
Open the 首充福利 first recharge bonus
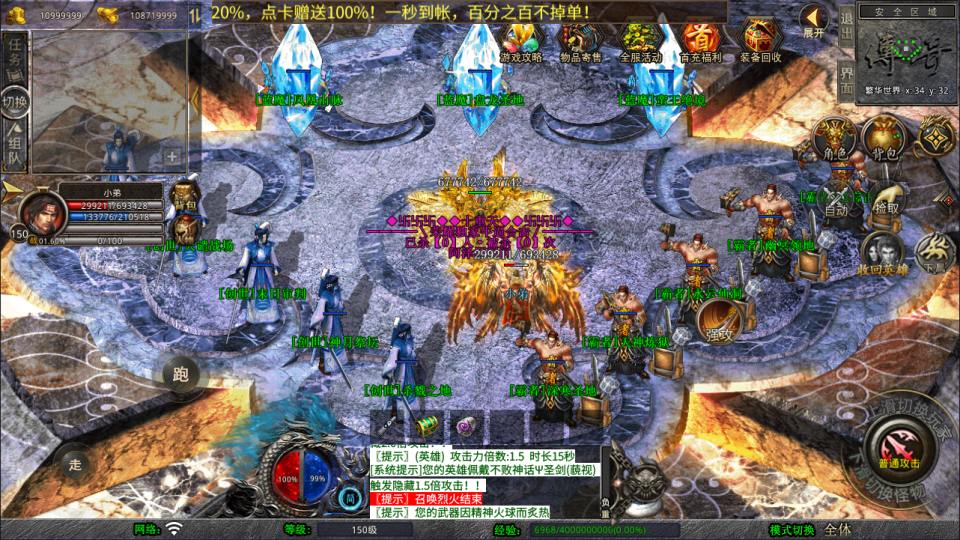(x=700, y=42)
